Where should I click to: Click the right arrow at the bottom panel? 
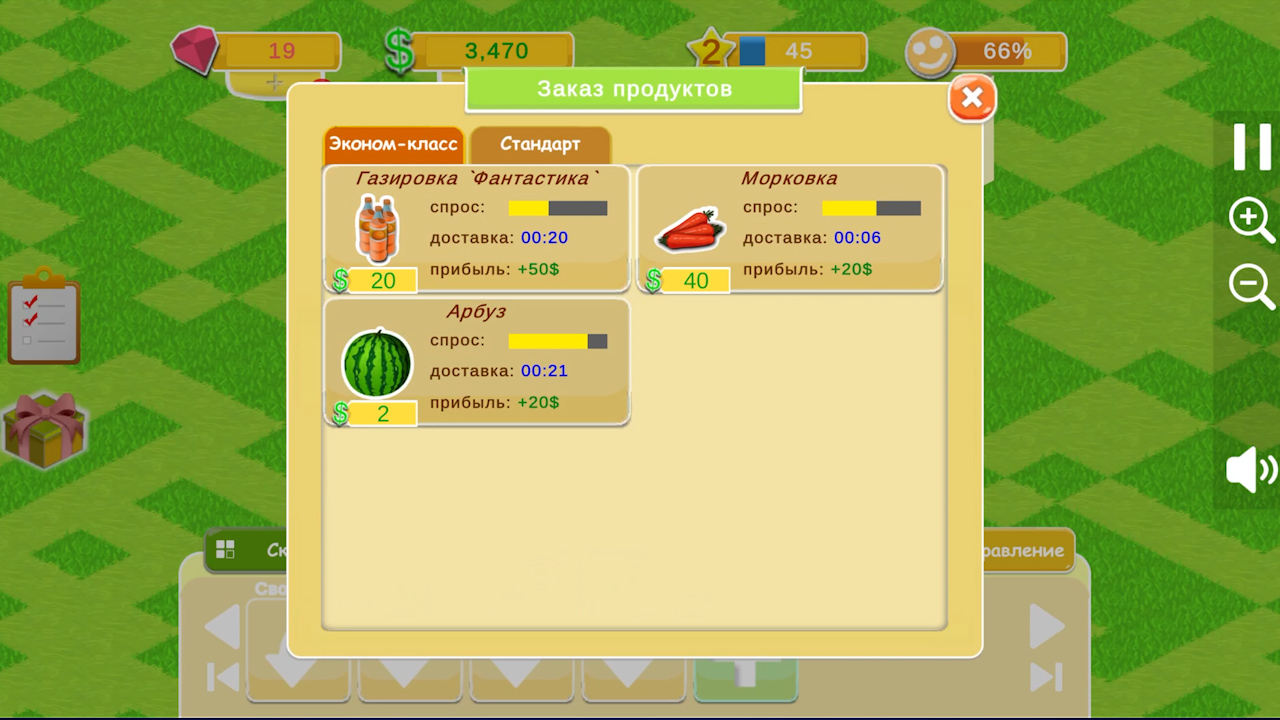point(1046,625)
